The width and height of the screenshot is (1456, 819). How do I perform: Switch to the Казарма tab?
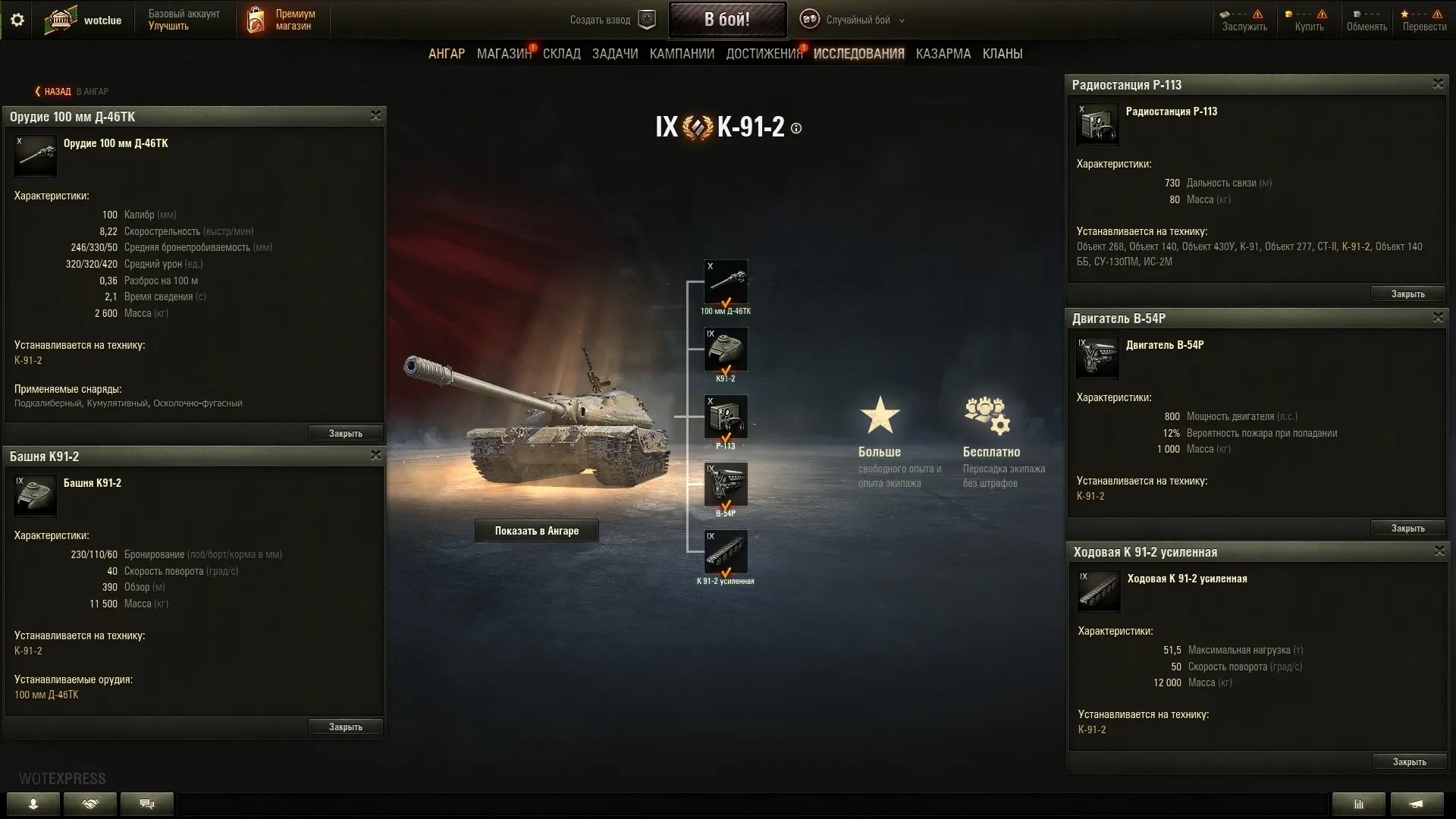pos(943,54)
